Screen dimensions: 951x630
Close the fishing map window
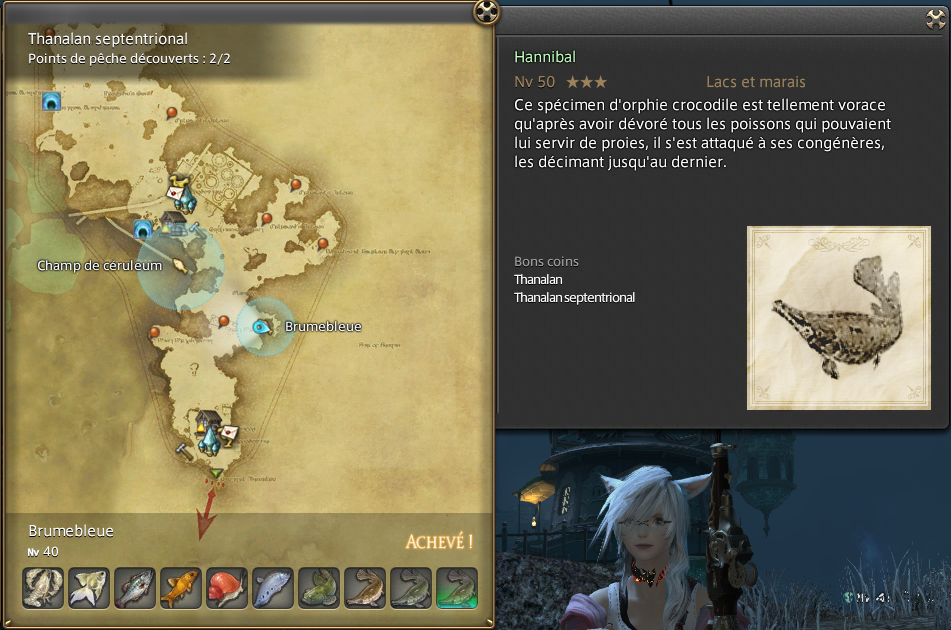point(486,12)
